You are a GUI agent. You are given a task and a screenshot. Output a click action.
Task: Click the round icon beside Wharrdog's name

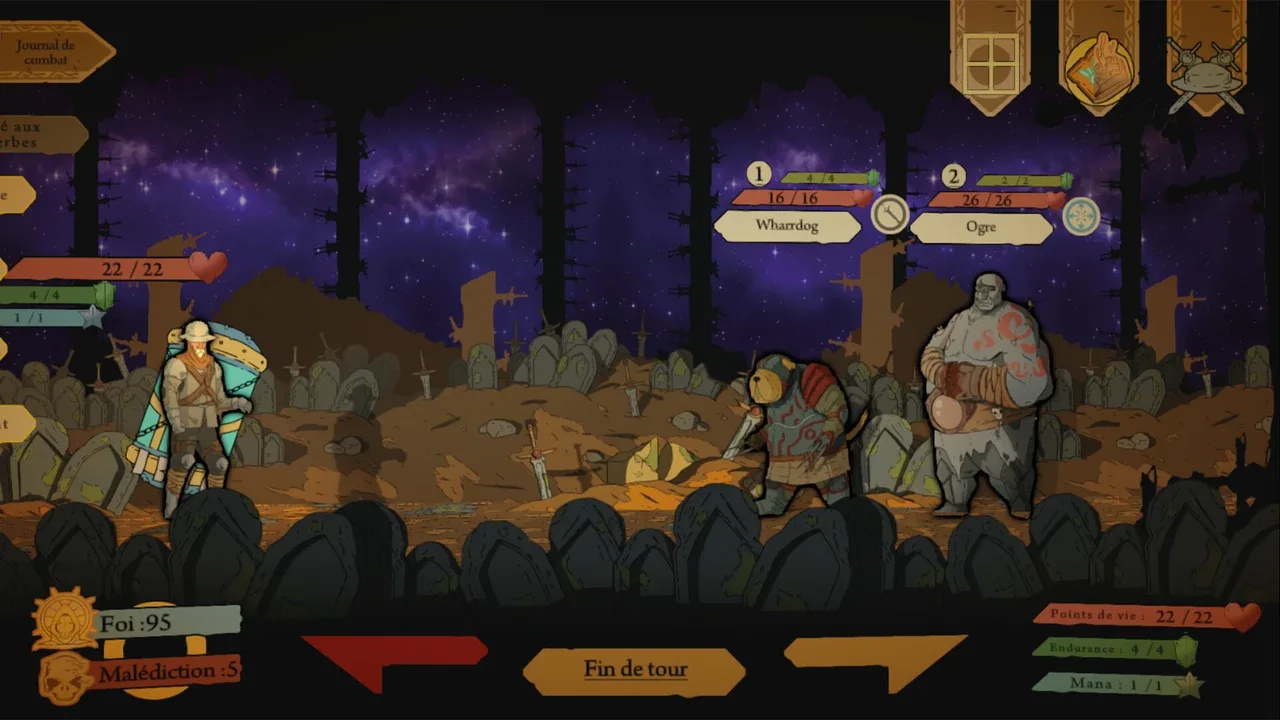click(889, 215)
